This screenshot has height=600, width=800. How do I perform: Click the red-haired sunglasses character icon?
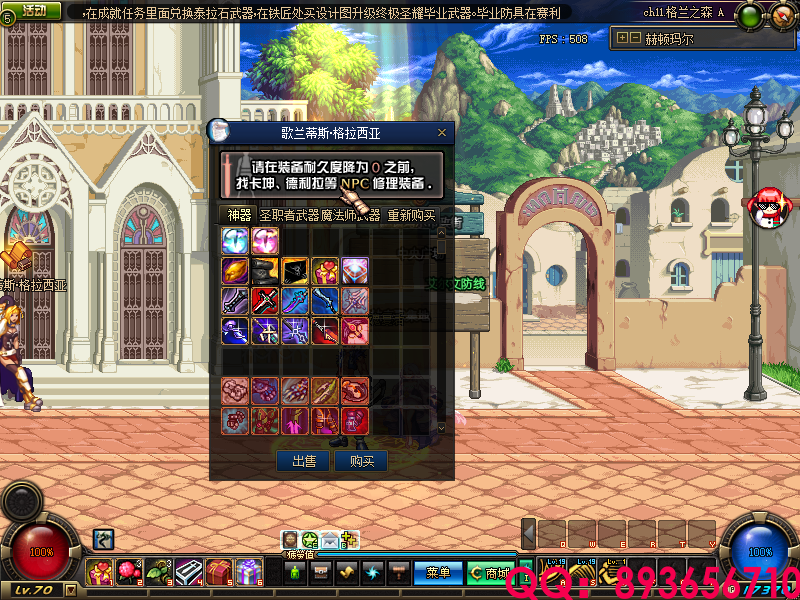pyautogui.click(x=768, y=205)
